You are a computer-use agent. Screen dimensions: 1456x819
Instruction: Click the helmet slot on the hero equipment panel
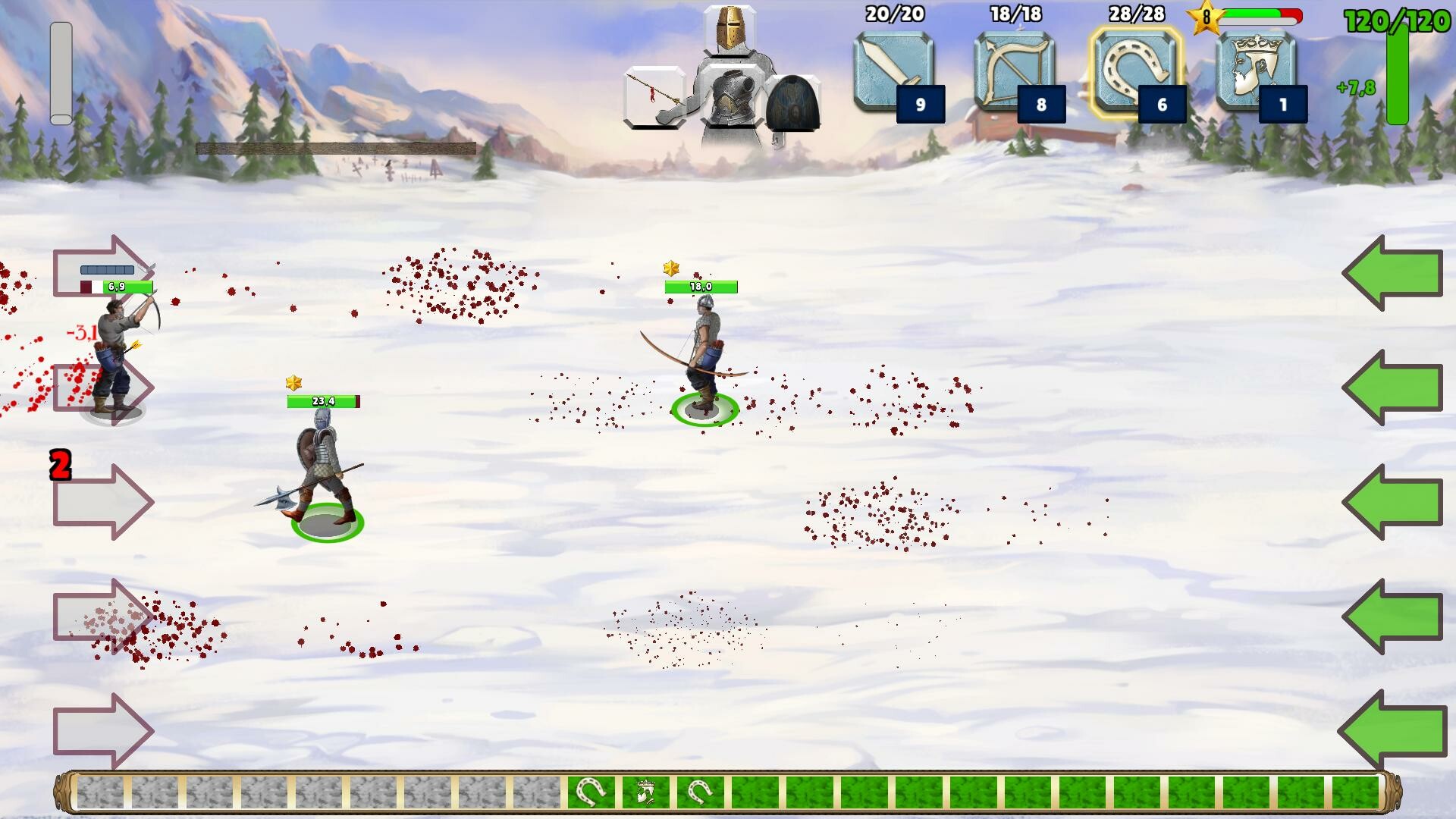tap(730, 30)
